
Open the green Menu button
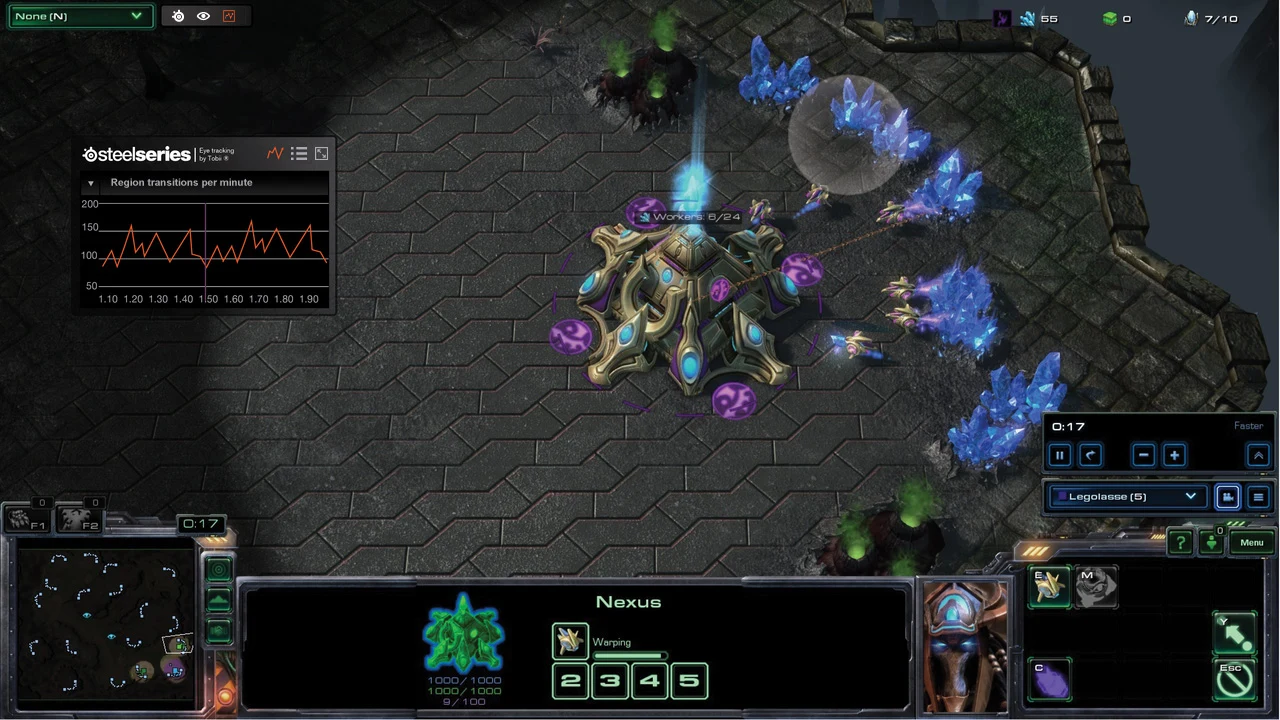[x=1252, y=542]
